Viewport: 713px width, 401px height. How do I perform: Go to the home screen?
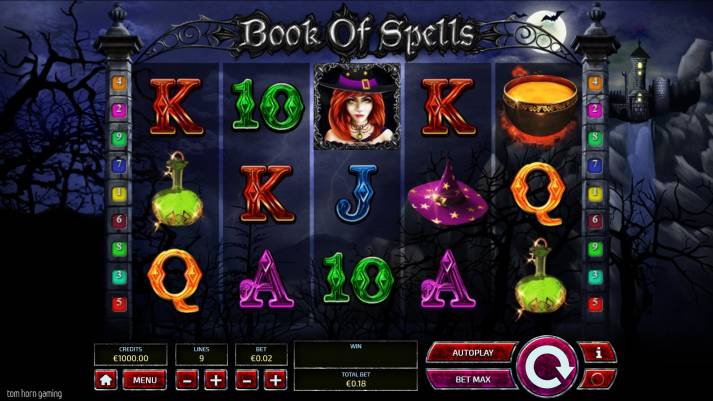point(106,380)
